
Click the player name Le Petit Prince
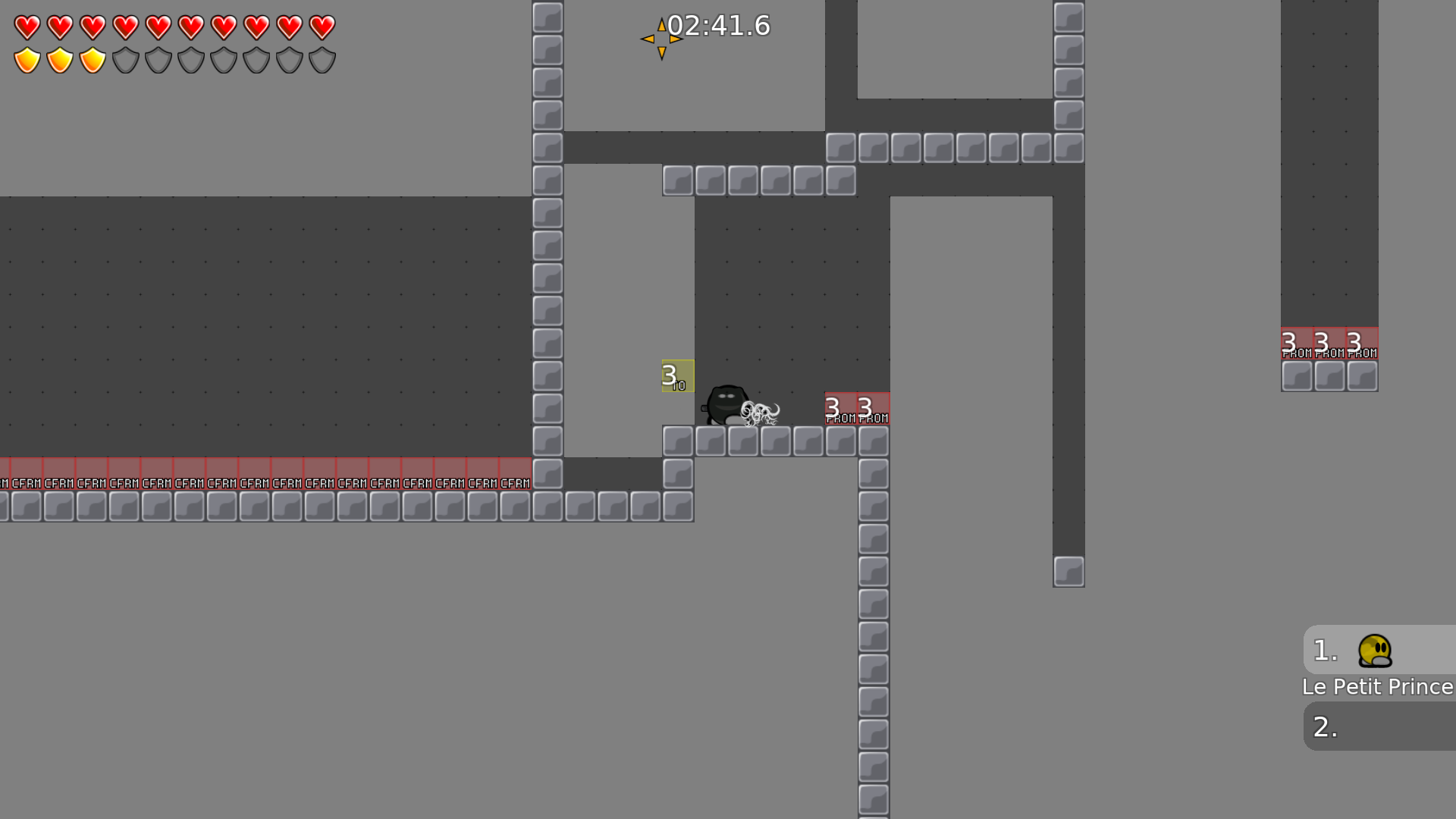pyautogui.click(x=1376, y=687)
